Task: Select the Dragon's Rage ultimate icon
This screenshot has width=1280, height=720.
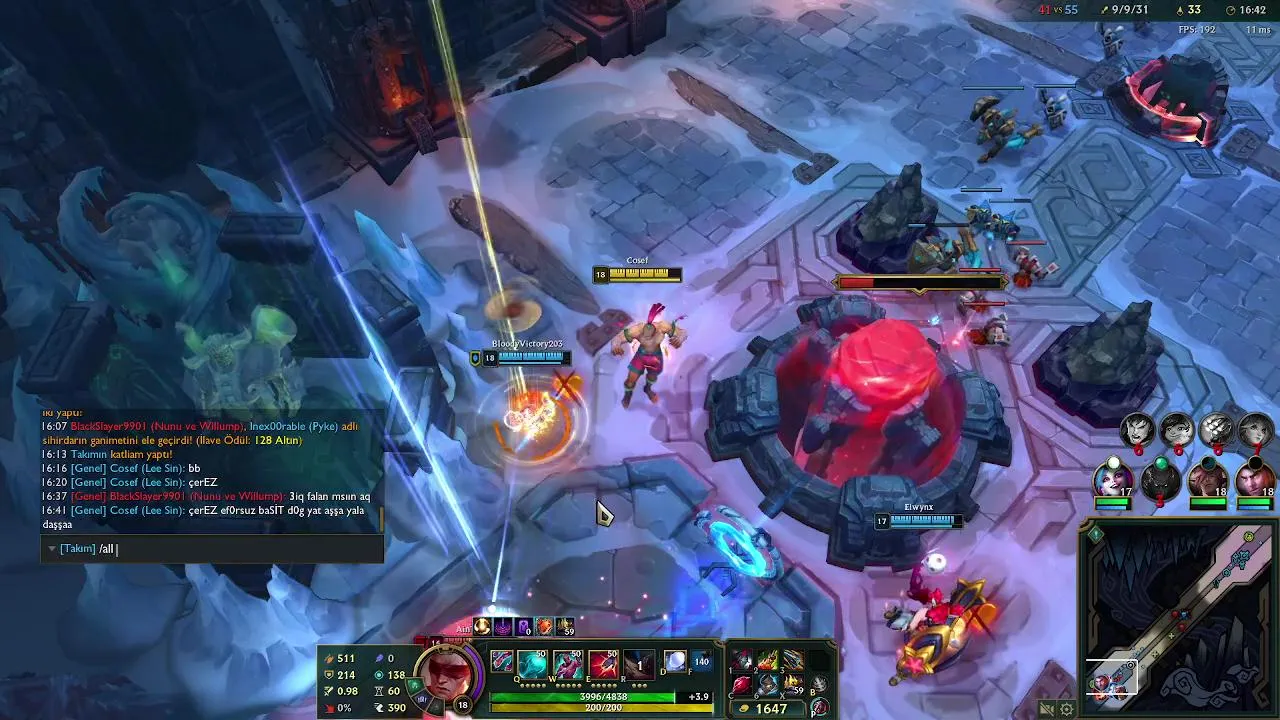Action: [x=639, y=664]
